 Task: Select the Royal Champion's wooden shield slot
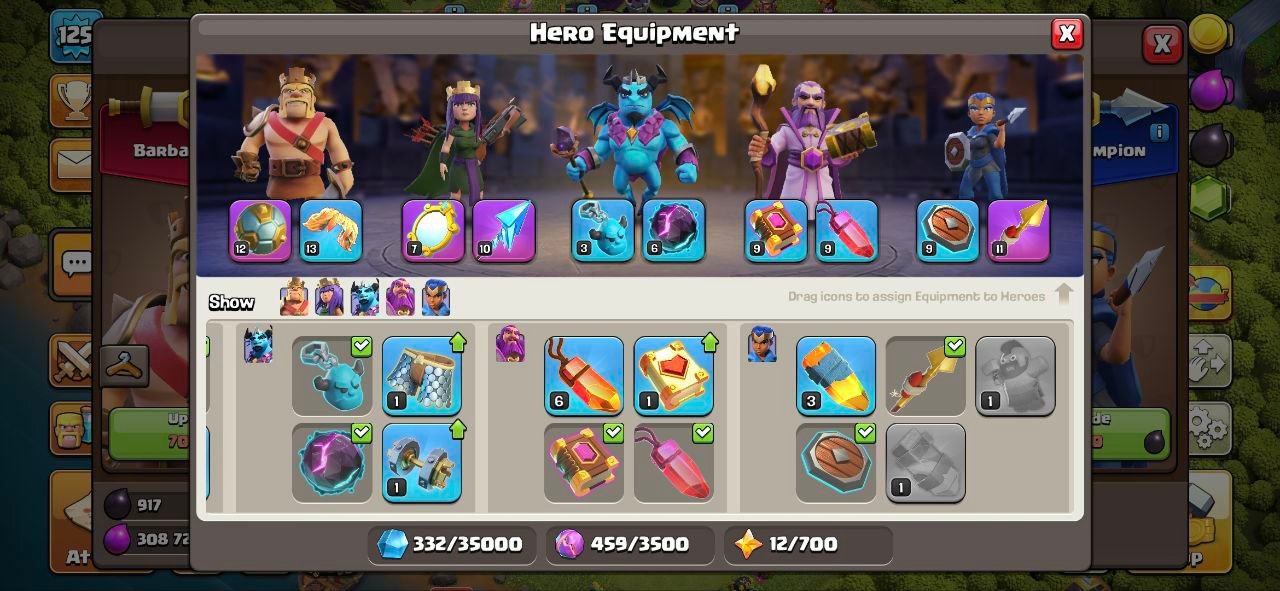(948, 231)
